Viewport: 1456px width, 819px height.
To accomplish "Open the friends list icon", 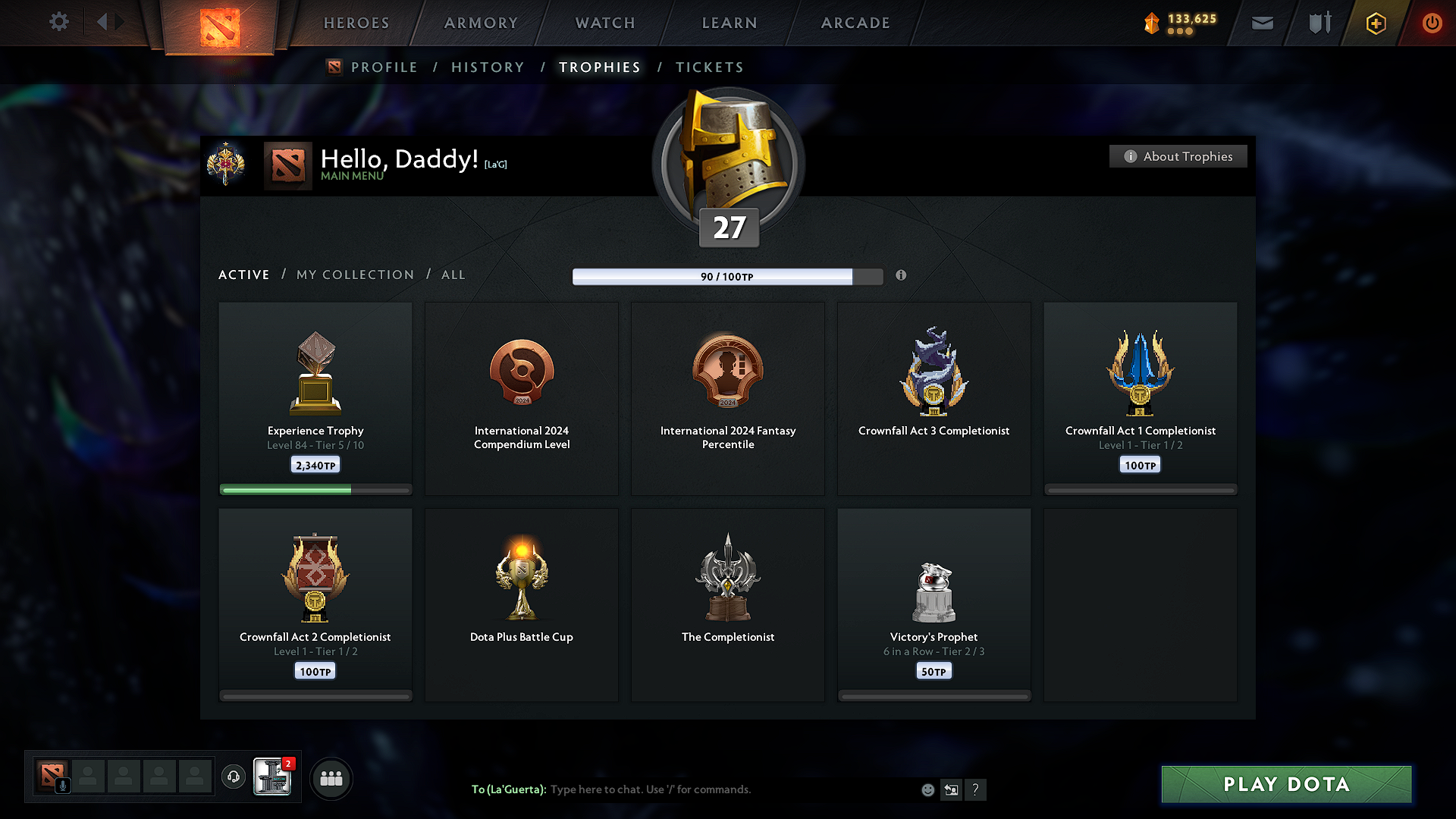I will pos(331,778).
